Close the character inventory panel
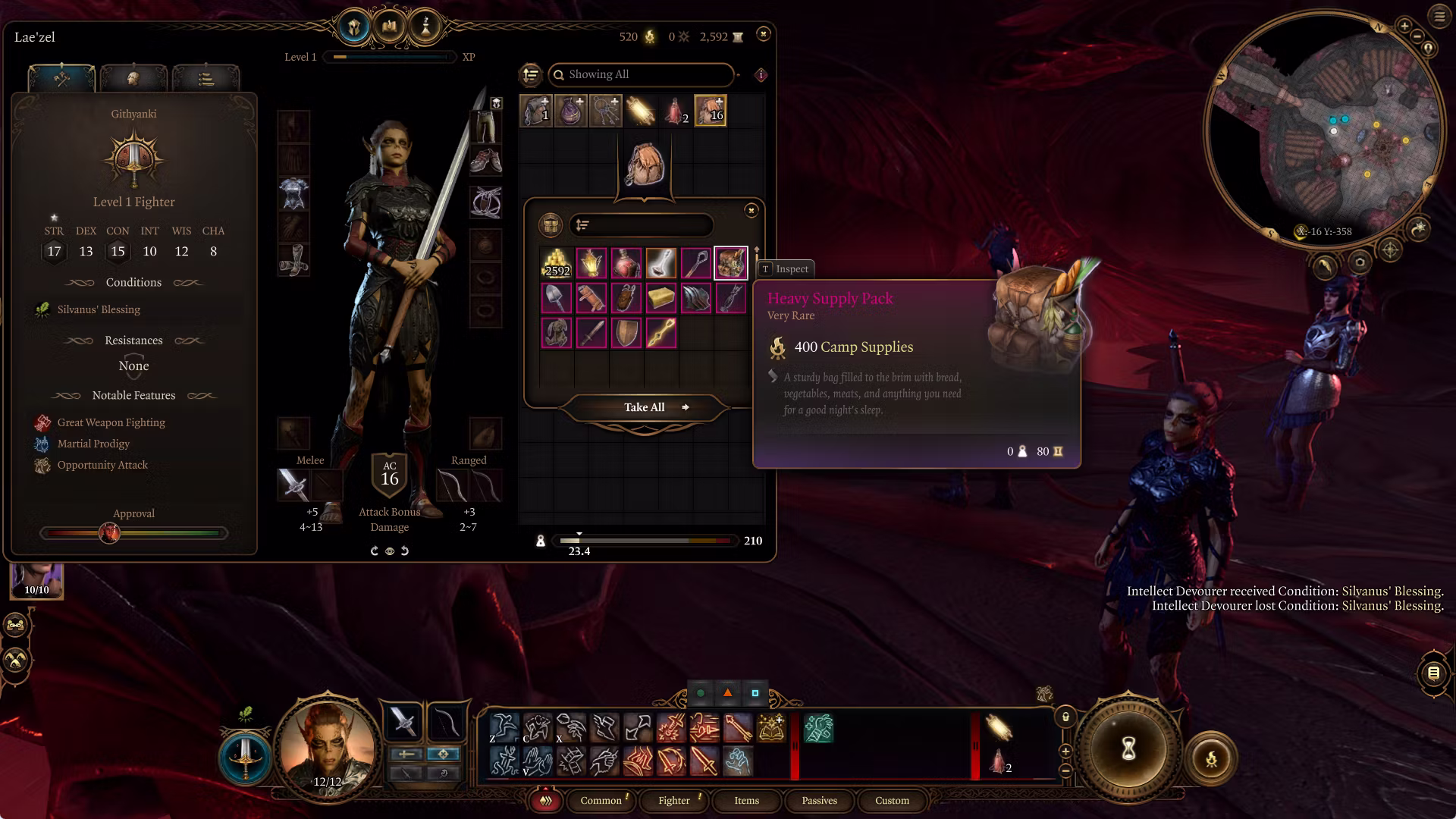The image size is (1456, 819). click(x=763, y=33)
